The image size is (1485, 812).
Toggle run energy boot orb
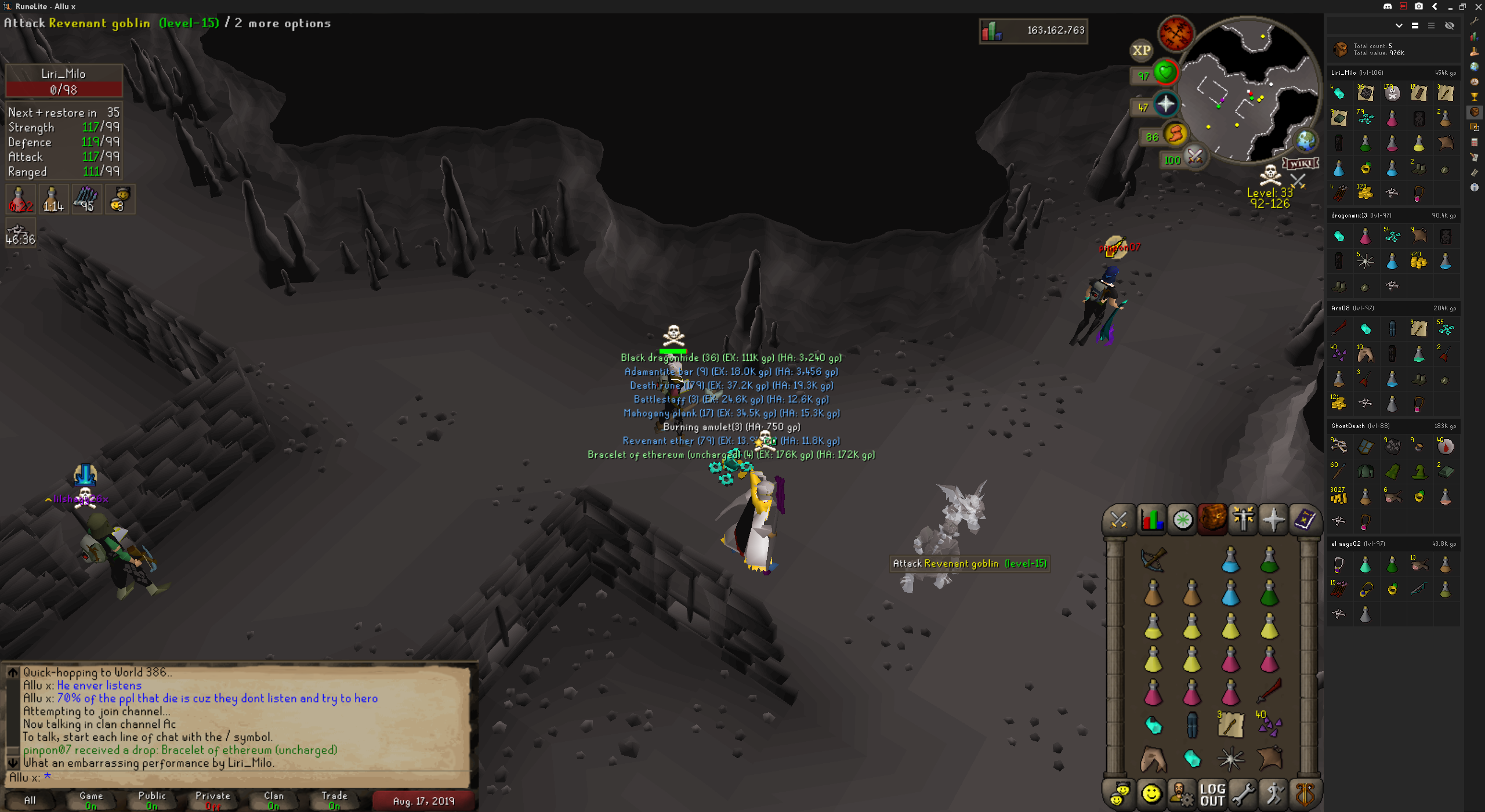coord(1175,135)
